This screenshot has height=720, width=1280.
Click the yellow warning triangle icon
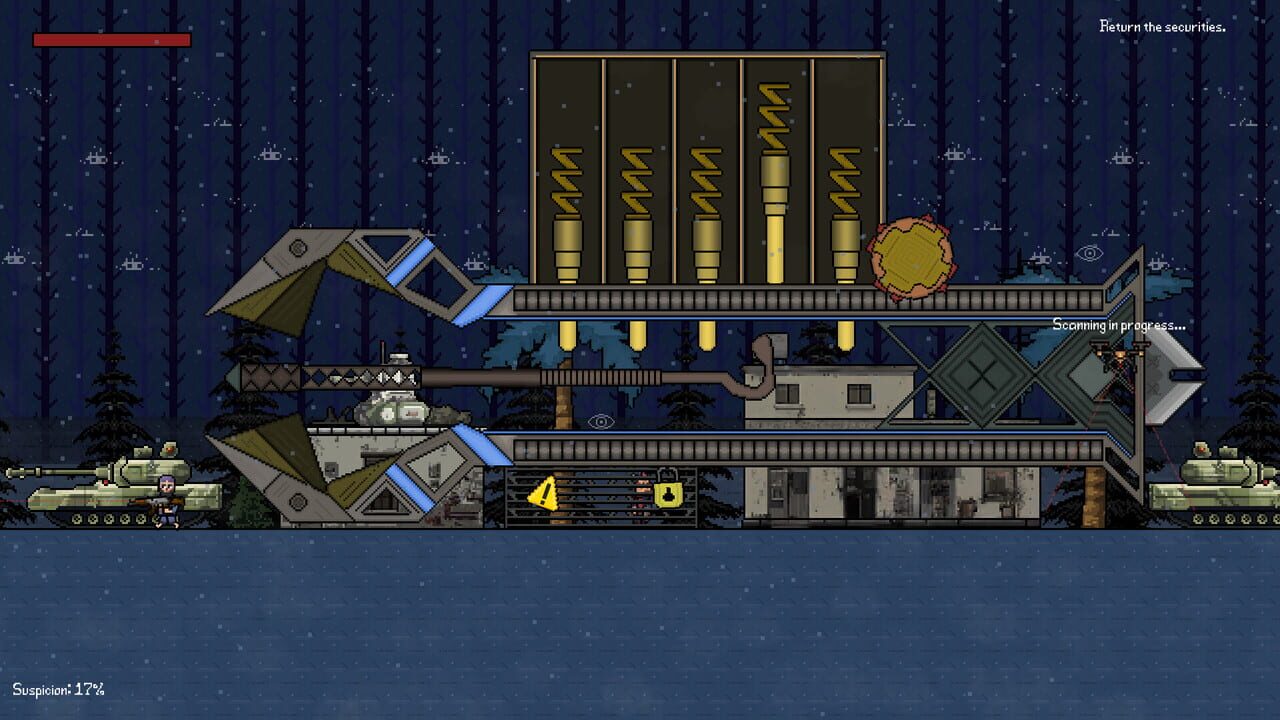click(544, 492)
